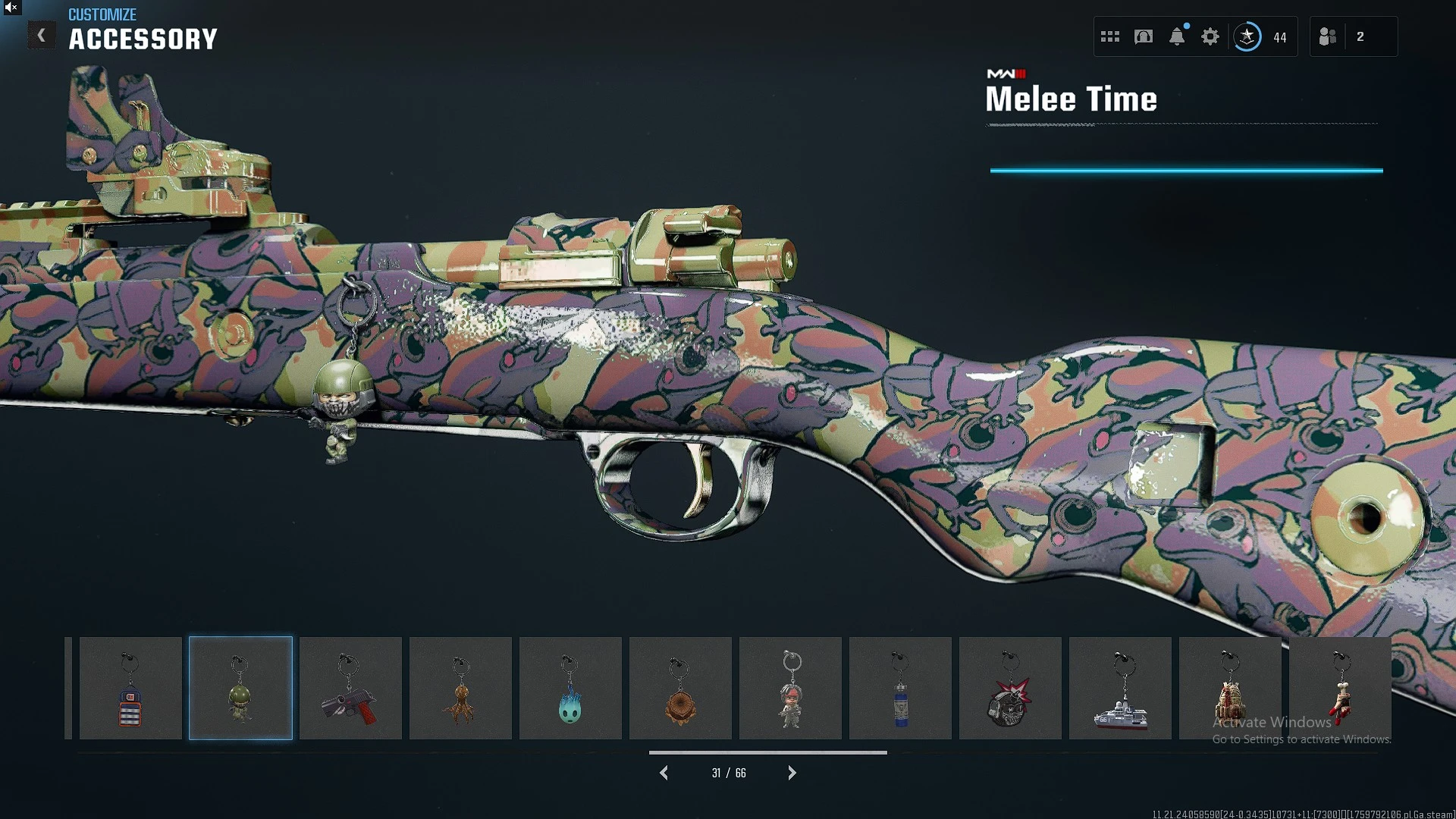
Task: Select the blue cylinder charm
Action: coord(900,689)
